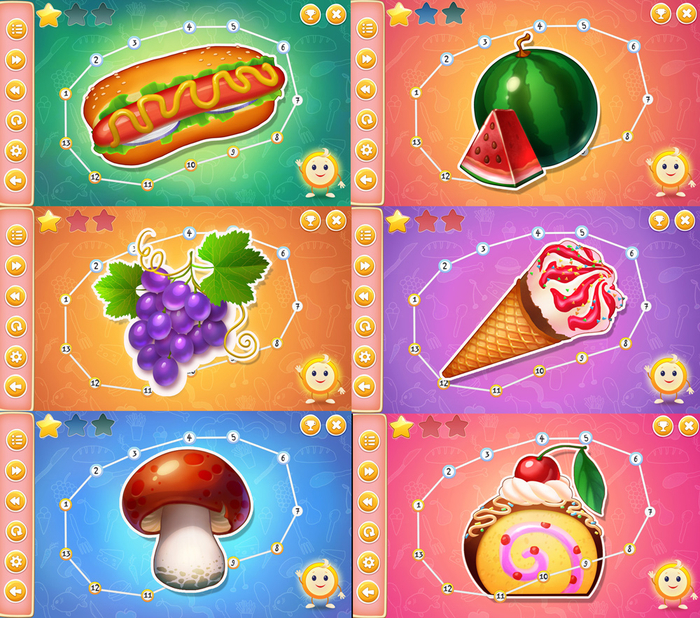Tap the back arrow in grapes puzzle
Screen dimensions: 700x618
click(16, 386)
